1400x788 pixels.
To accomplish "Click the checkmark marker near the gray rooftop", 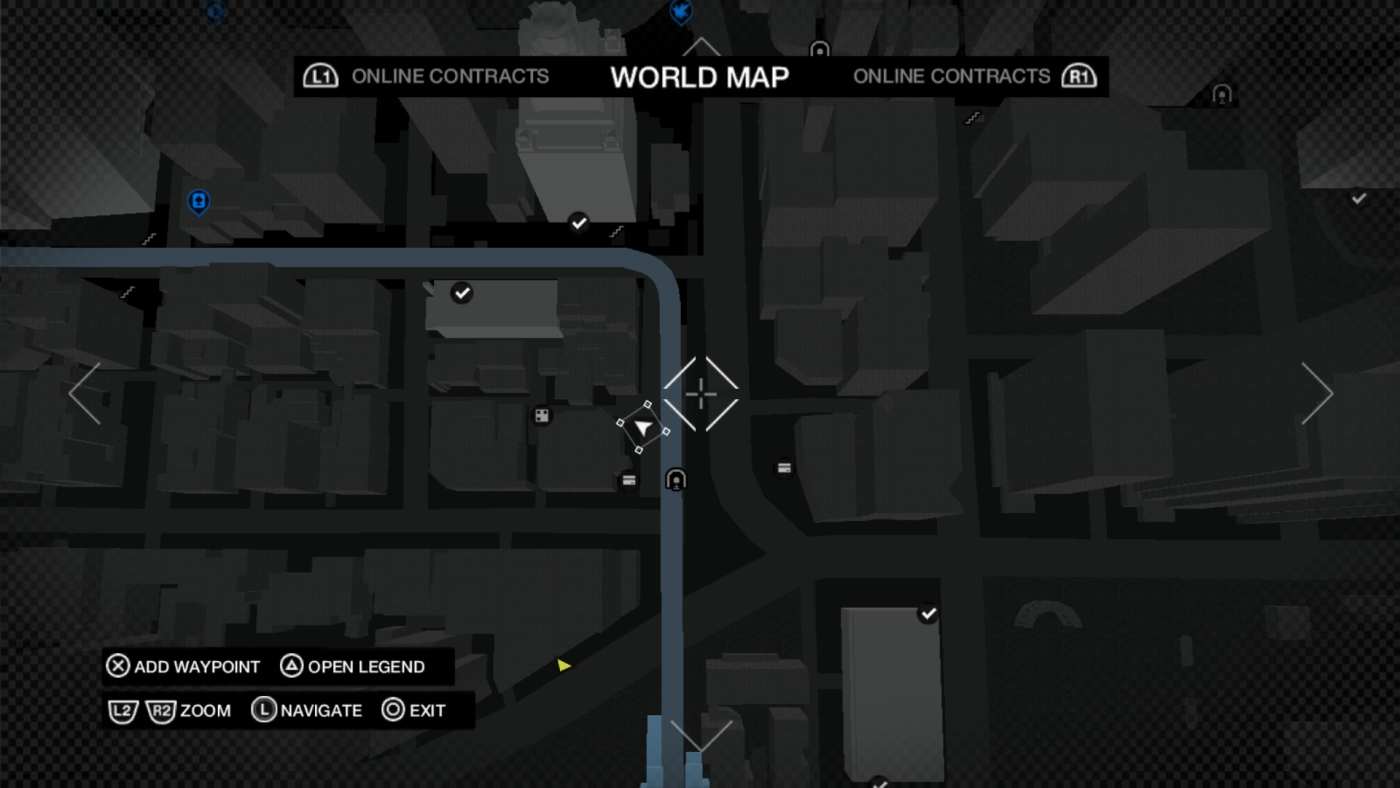I will 461,292.
